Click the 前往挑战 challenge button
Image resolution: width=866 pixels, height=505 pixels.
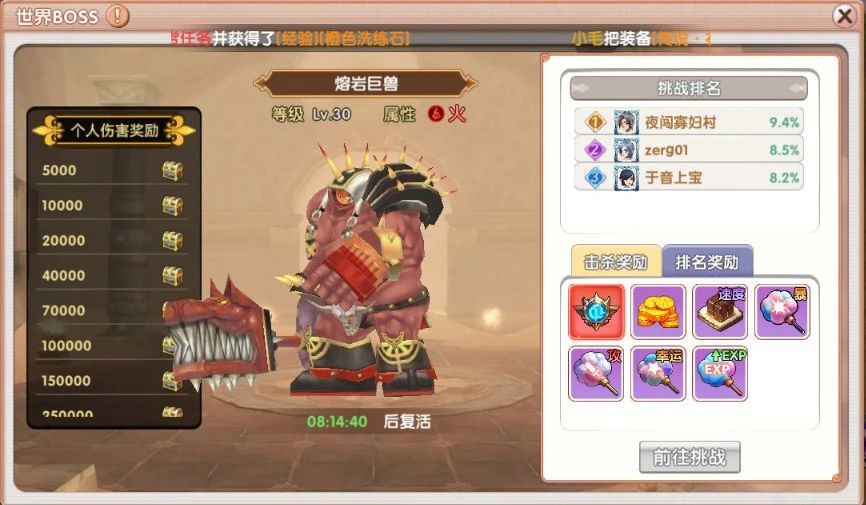689,457
